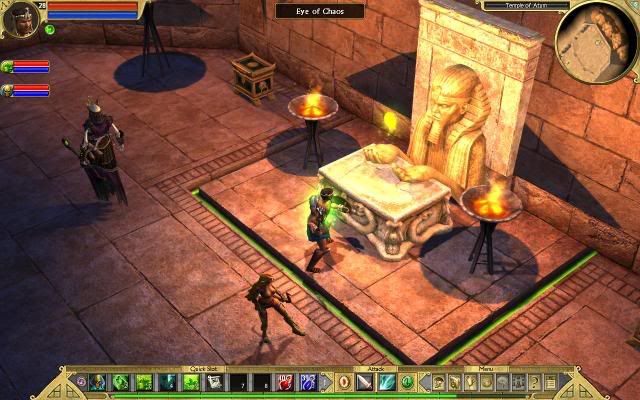Open the help question mark menu button
640x400 pixels.
coord(535,381)
